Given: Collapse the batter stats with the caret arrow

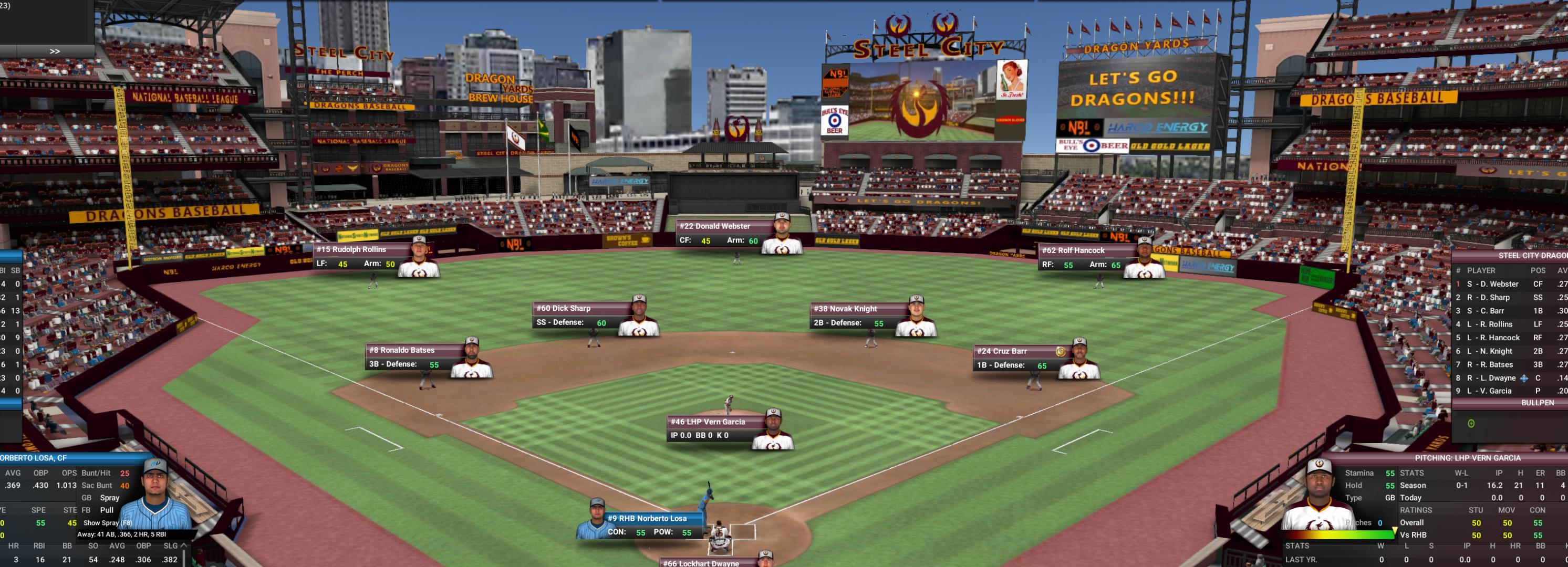Looking at the screenshot, I should 183,545.
